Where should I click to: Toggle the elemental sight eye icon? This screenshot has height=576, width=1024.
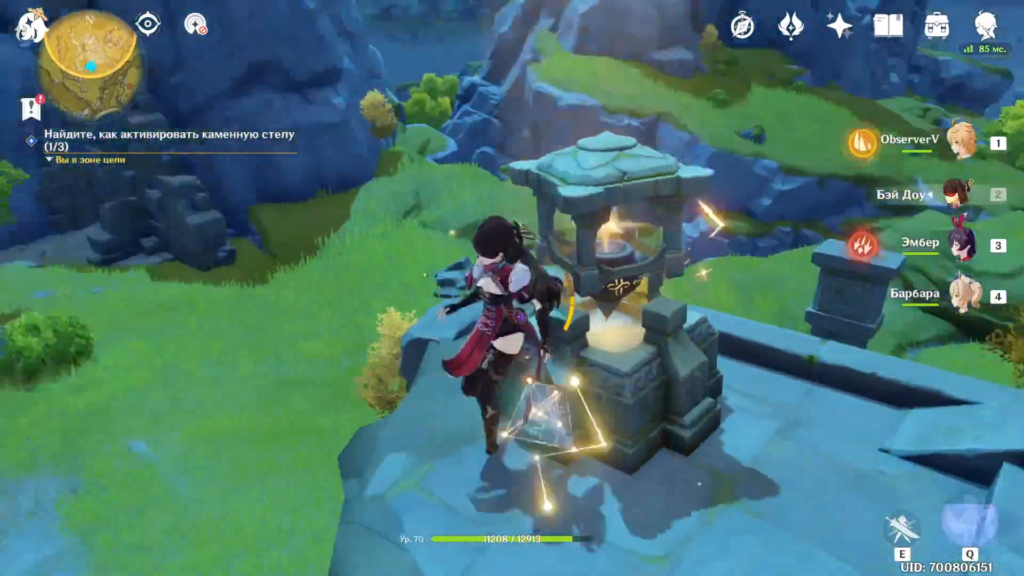pyautogui.click(x=148, y=24)
